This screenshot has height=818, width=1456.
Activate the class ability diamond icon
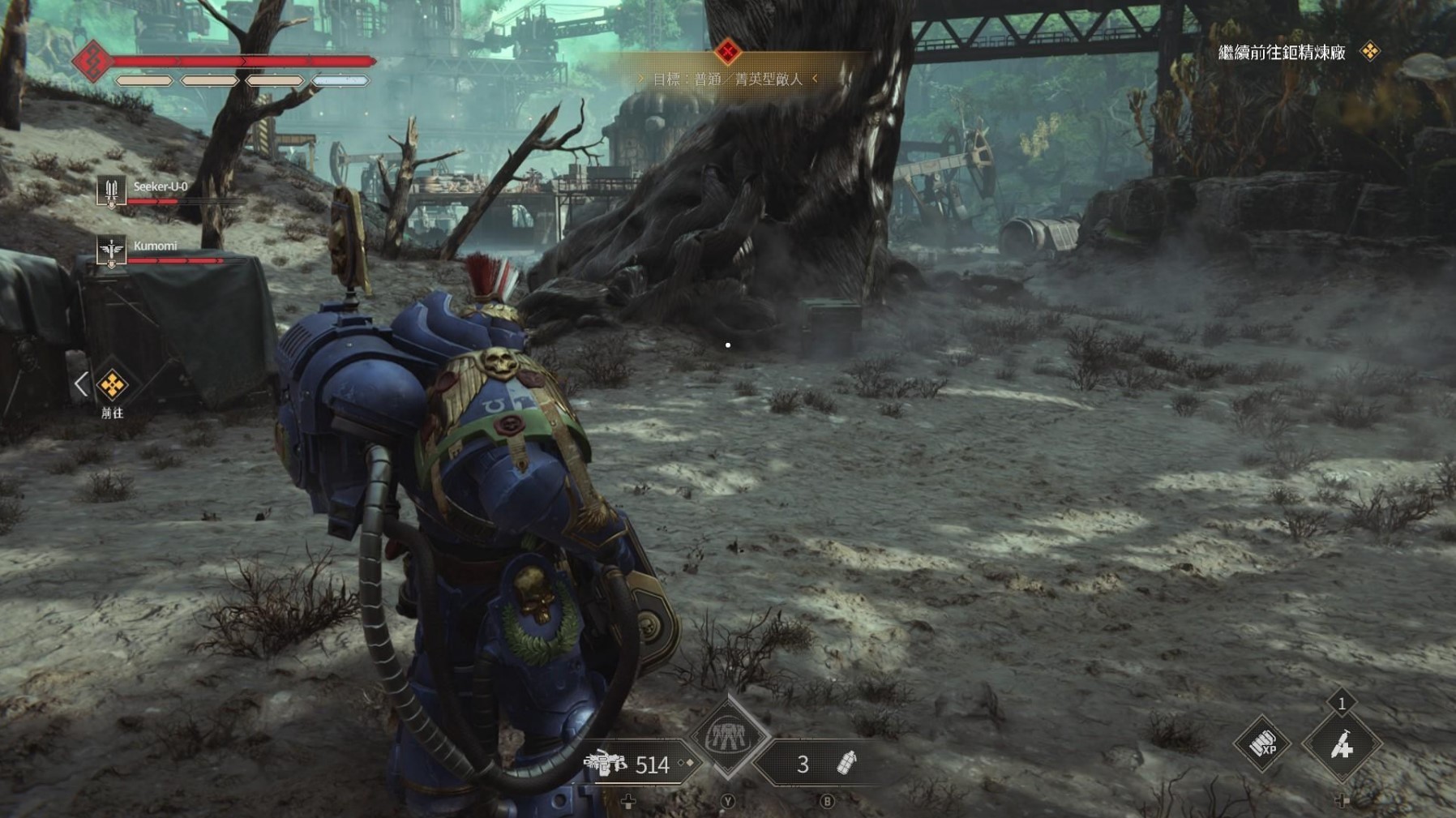pos(727,737)
